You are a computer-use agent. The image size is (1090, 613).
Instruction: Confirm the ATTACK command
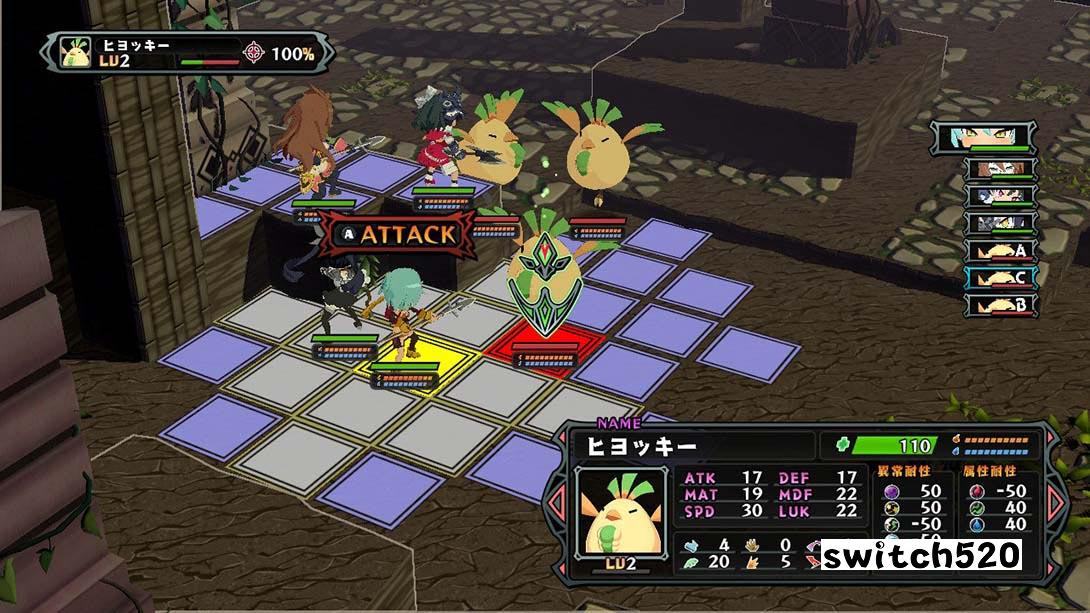point(398,234)
